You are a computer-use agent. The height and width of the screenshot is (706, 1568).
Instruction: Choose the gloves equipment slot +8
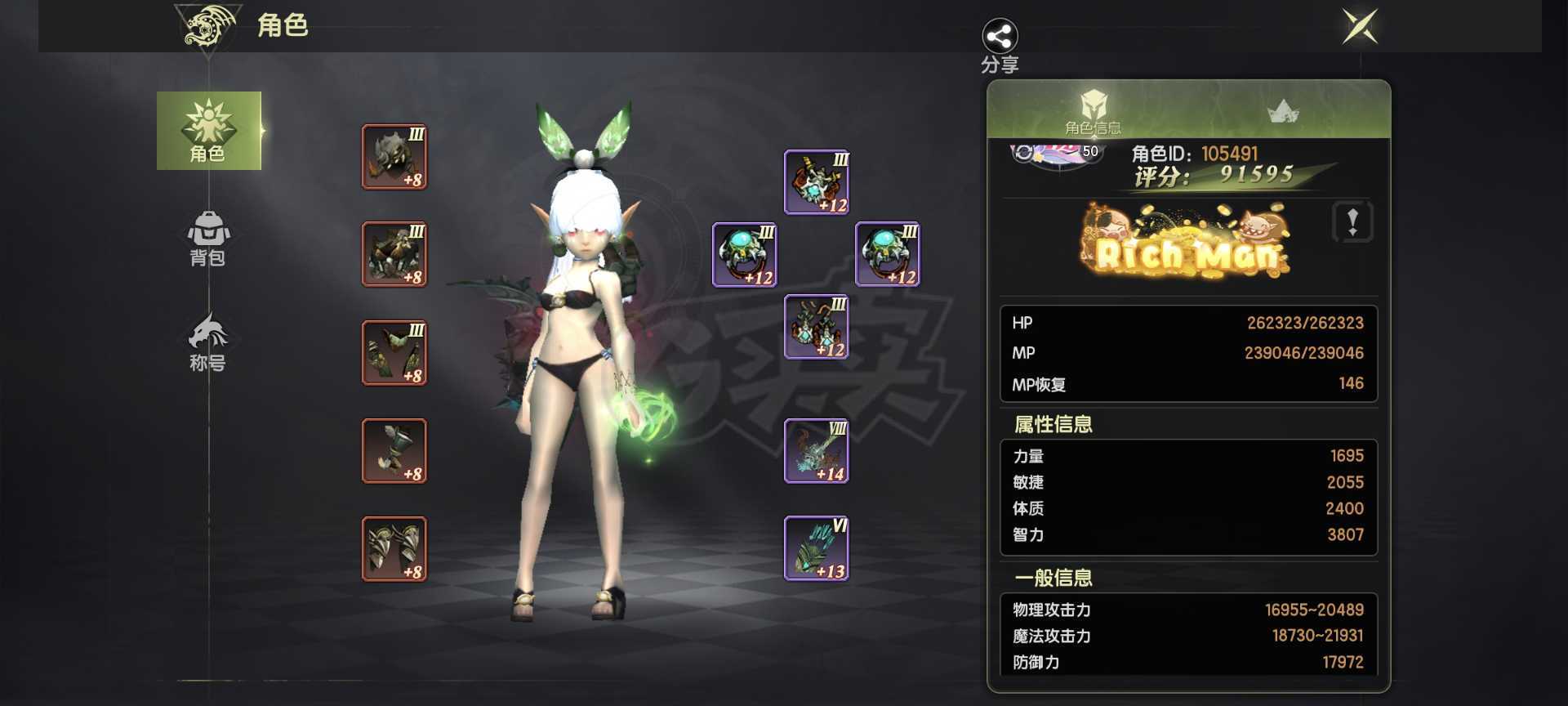tap(394, 450)
